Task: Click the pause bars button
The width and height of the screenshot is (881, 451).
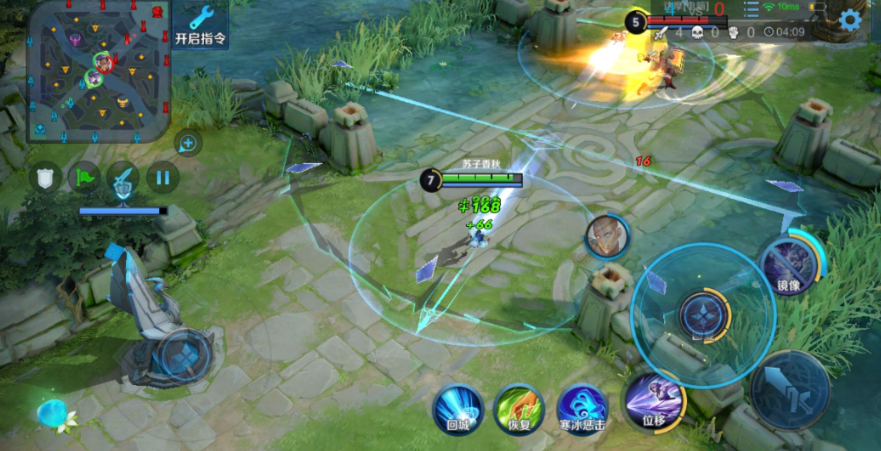Action: point(161,179)
